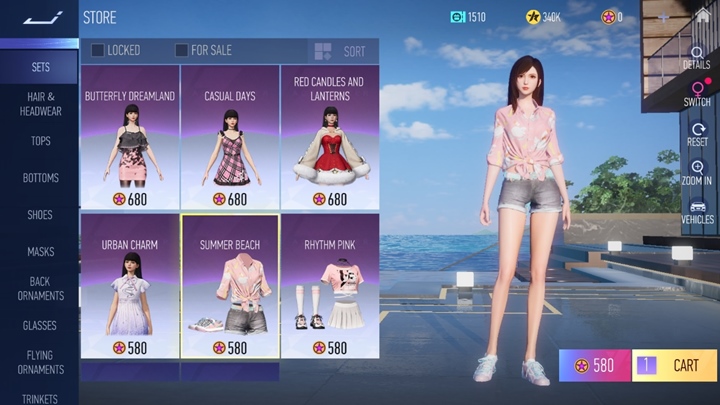Open the Masks category
The image size is (720, 405).
pyautogui.click(x=40, y=252)
